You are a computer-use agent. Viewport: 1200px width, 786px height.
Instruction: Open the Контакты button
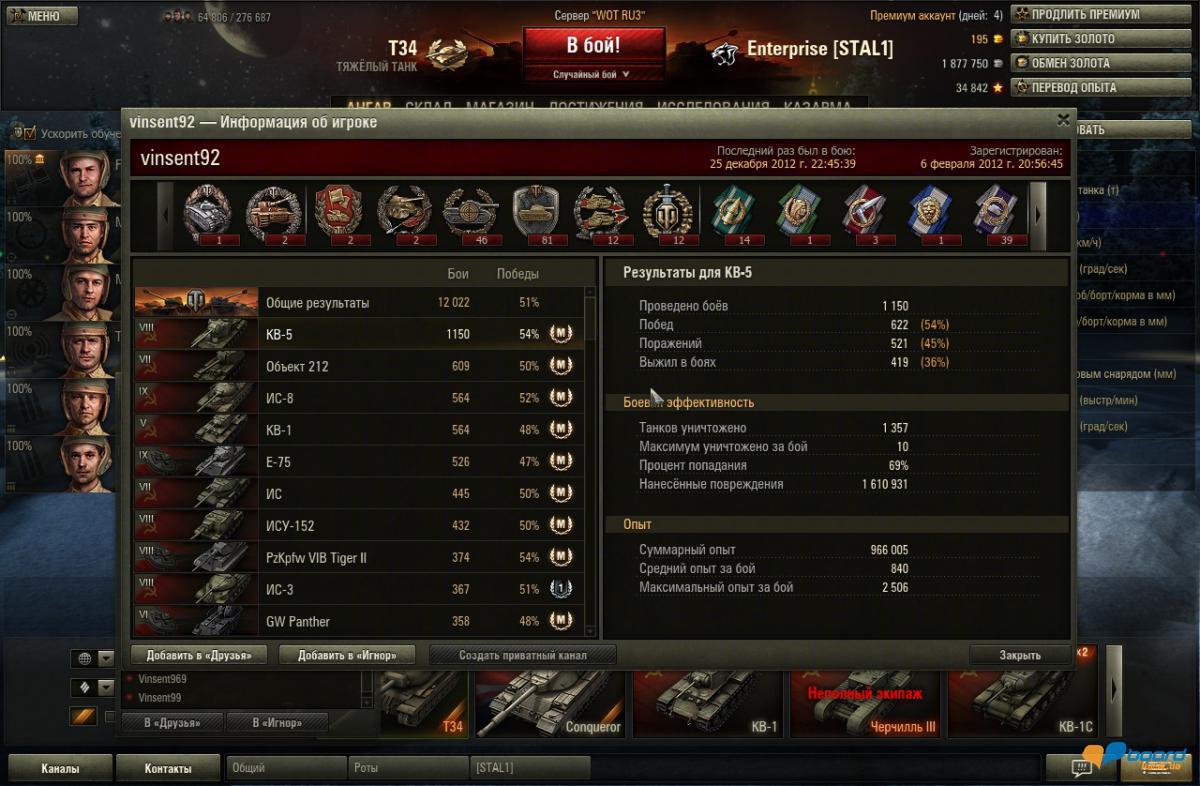tap(168, 769)
